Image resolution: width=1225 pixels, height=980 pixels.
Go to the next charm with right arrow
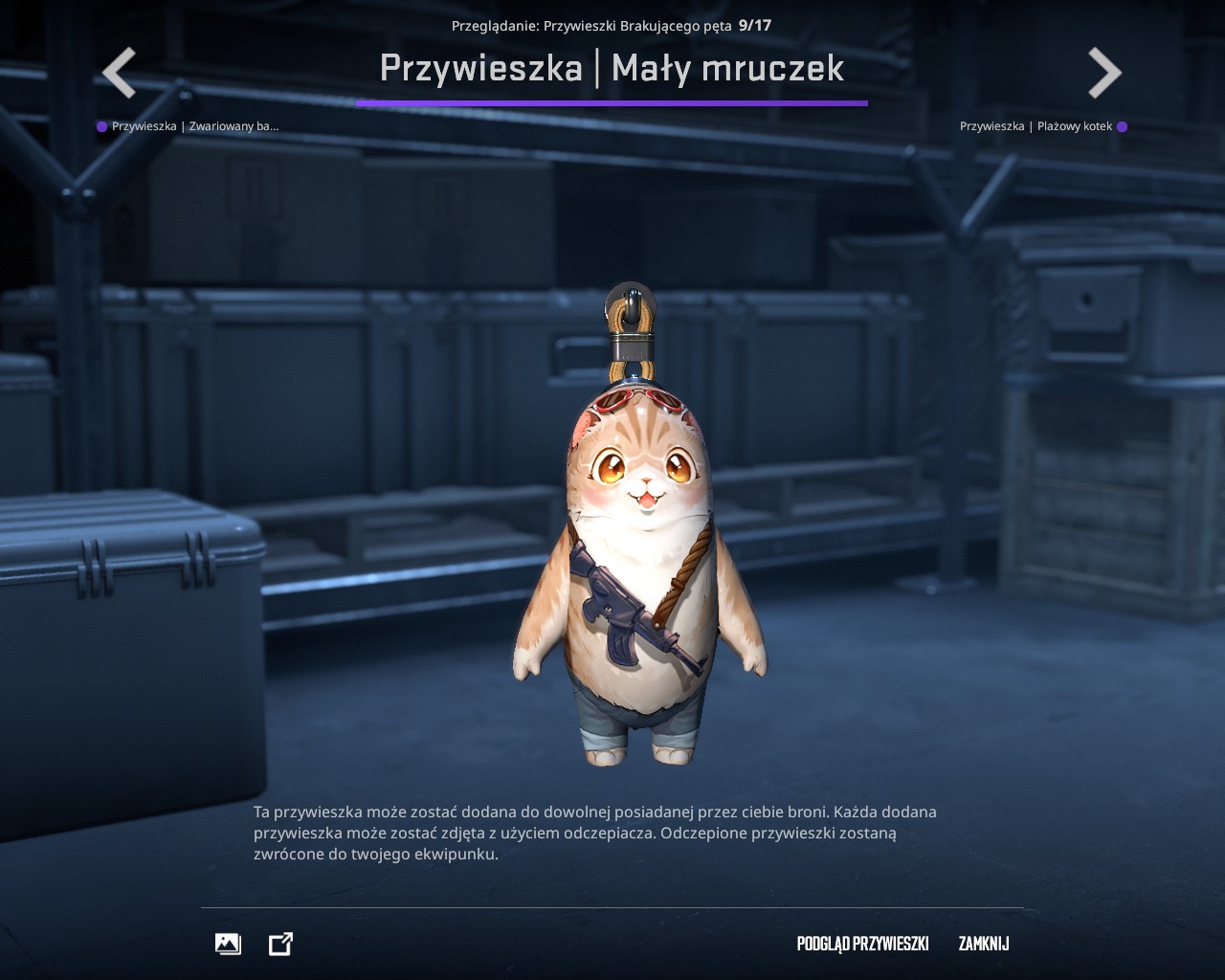click(1104, 73)
